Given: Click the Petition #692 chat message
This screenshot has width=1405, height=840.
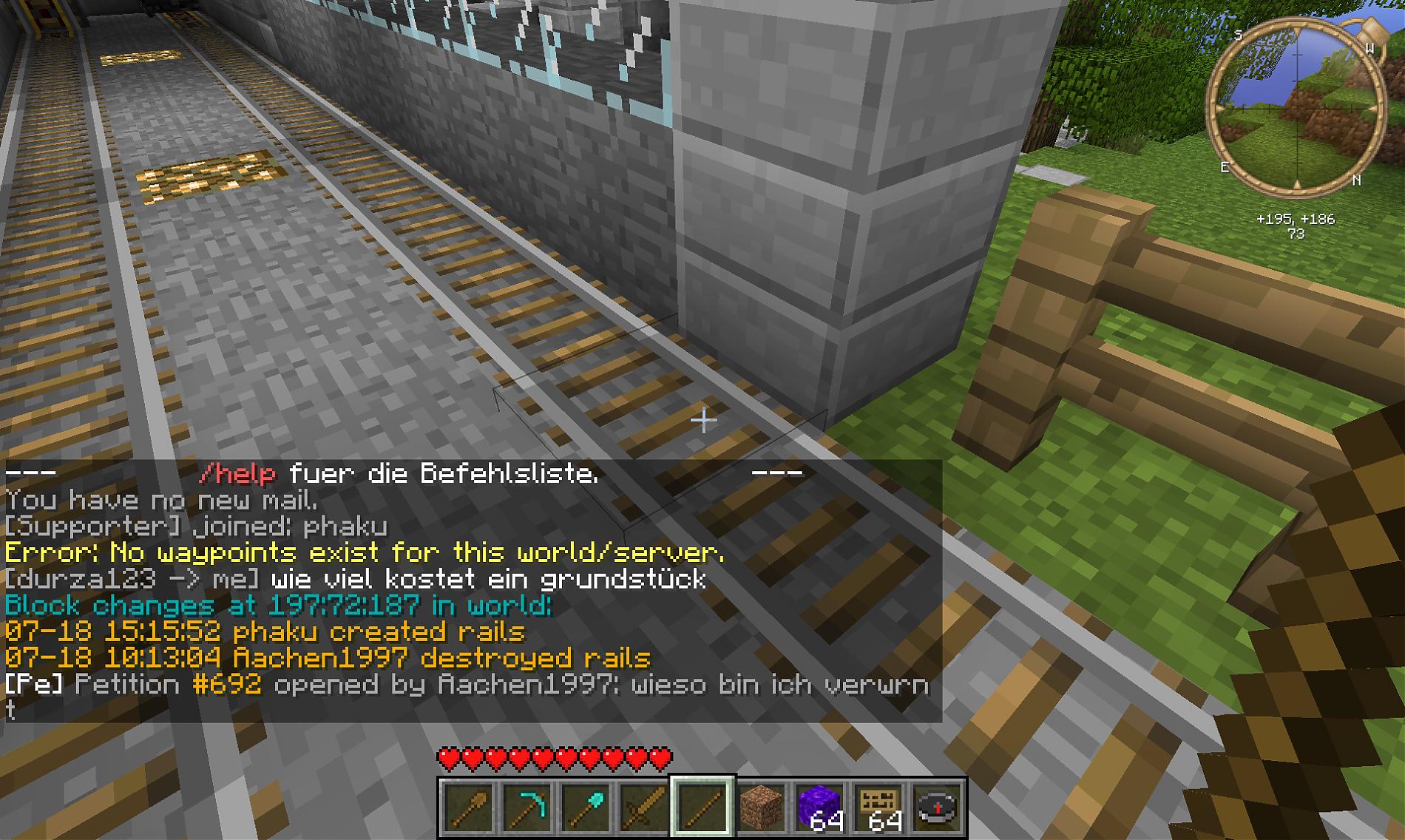Looking at the screenshot, I should 466,685.
